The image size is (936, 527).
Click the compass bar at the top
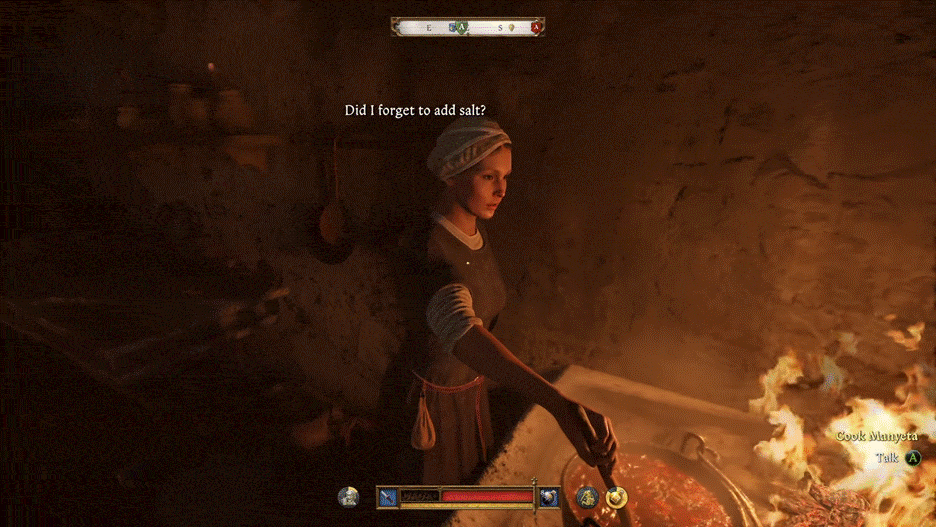tap(468, 27)
